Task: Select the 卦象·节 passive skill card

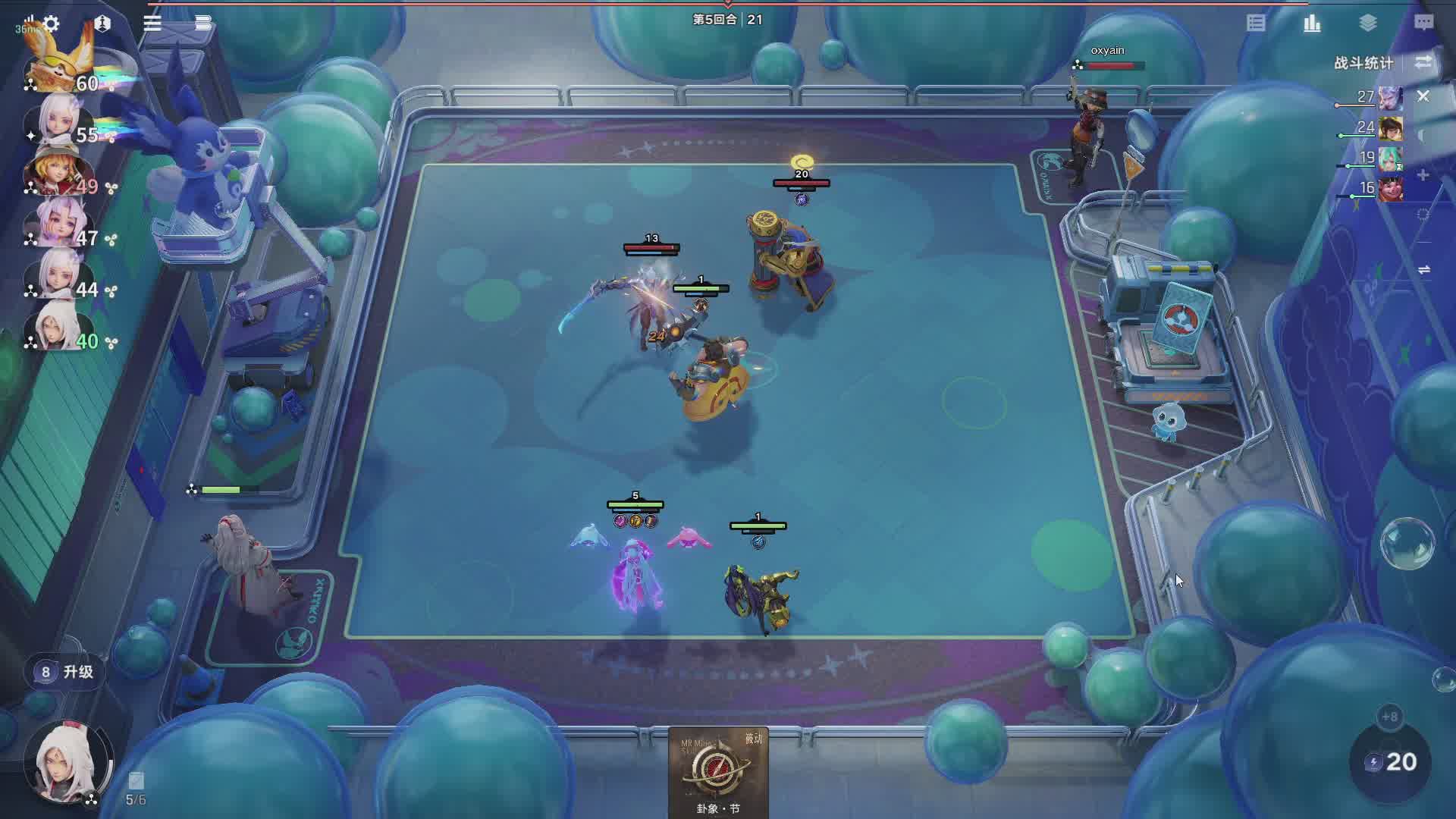Action: (717, 772)
